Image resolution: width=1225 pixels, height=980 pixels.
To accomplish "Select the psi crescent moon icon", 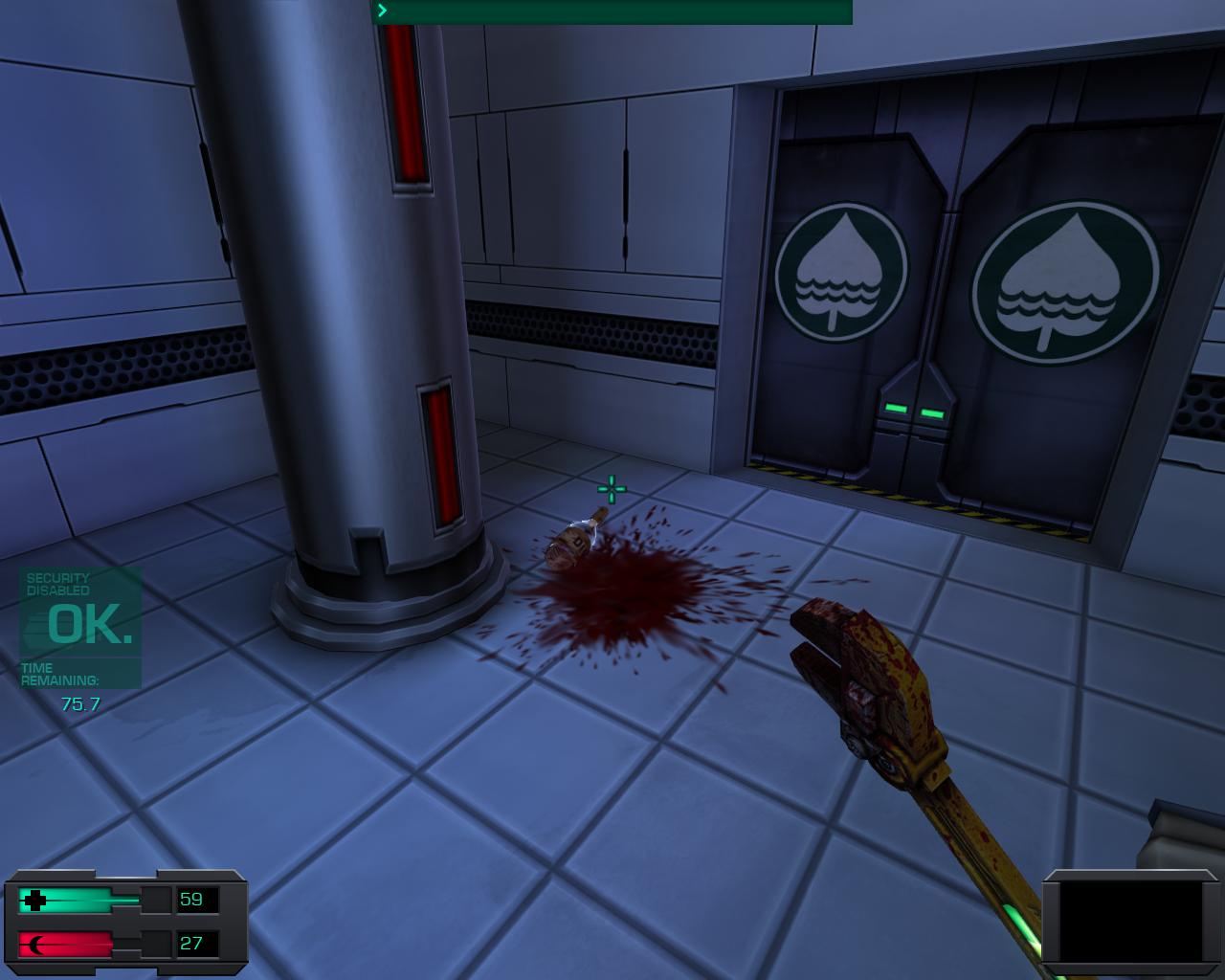I will (36, 943).
